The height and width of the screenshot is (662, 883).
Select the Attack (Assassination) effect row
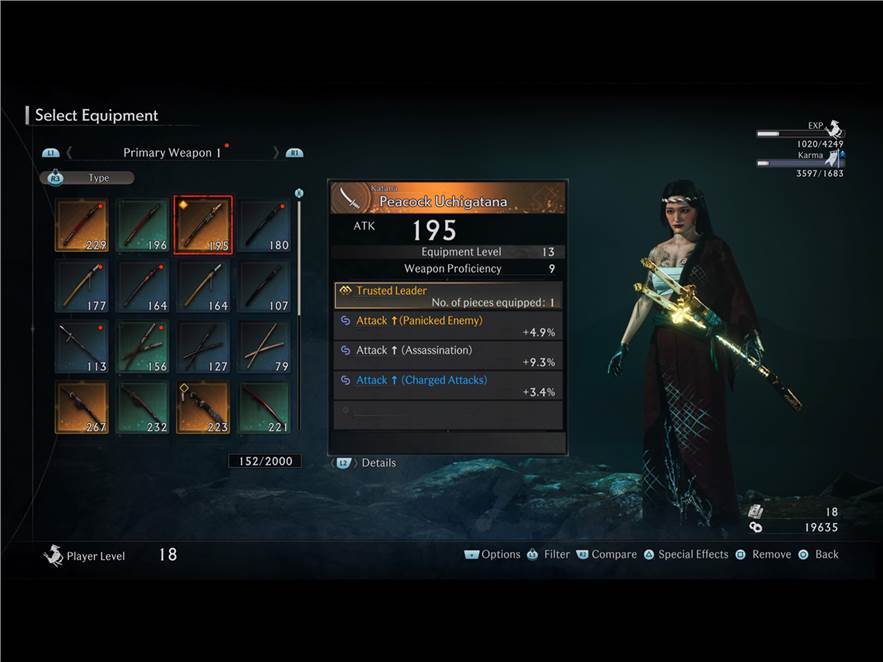coord(448,356)
